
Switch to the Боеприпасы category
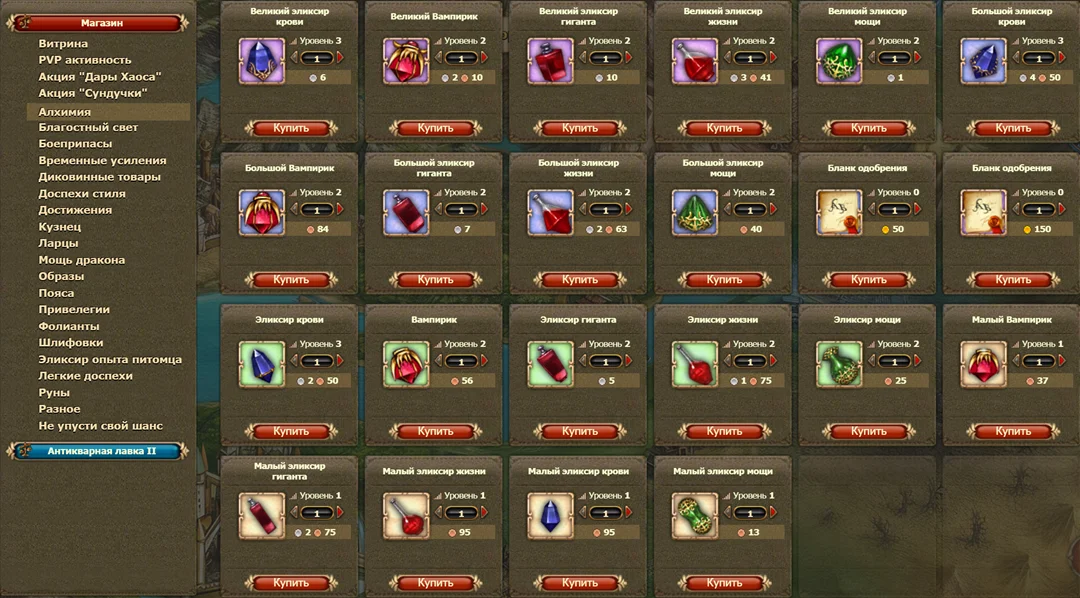click(75, 144)
